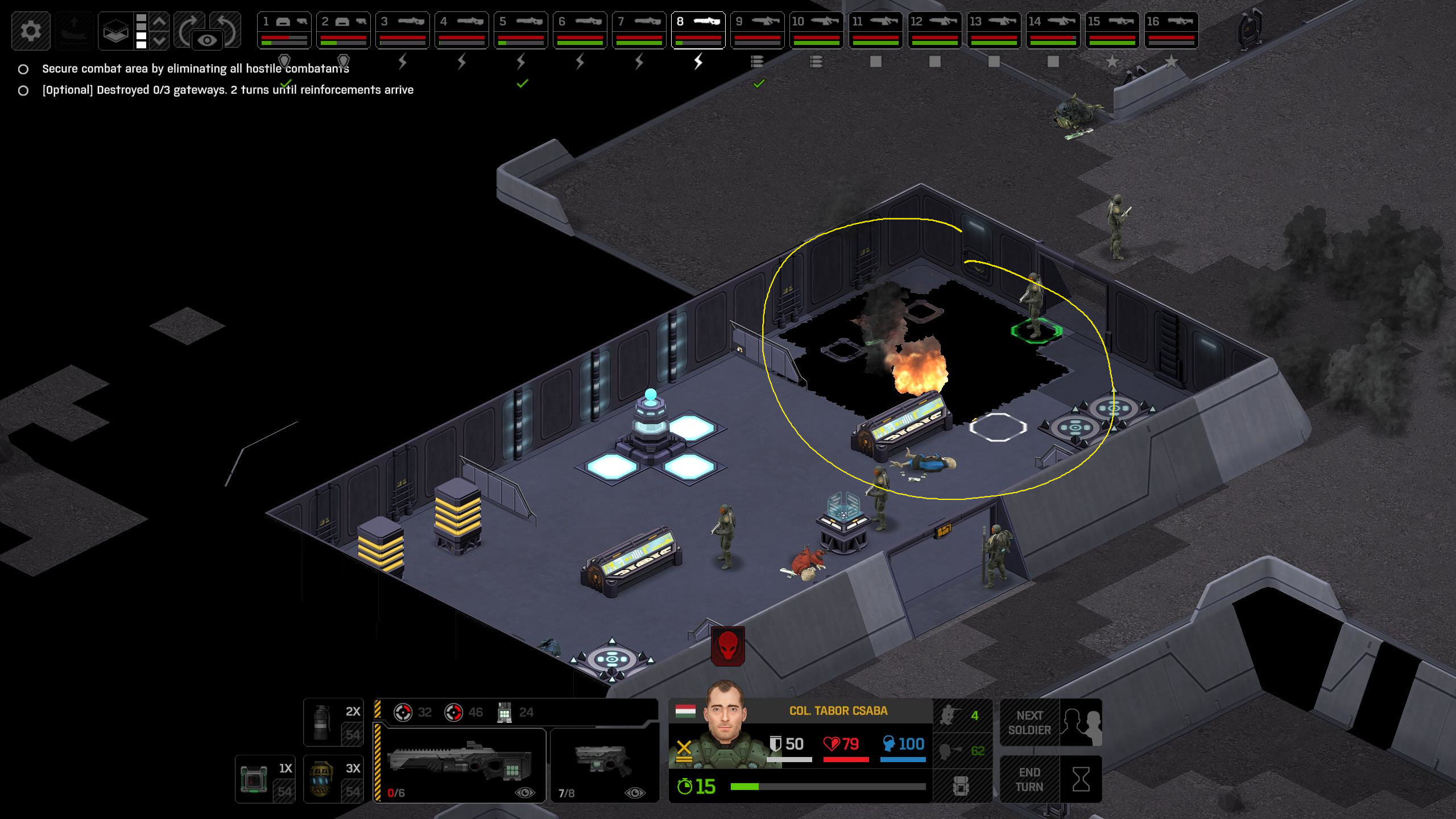1456x819 pixels.
Task: Go down one map level
Action: [160, 40]
